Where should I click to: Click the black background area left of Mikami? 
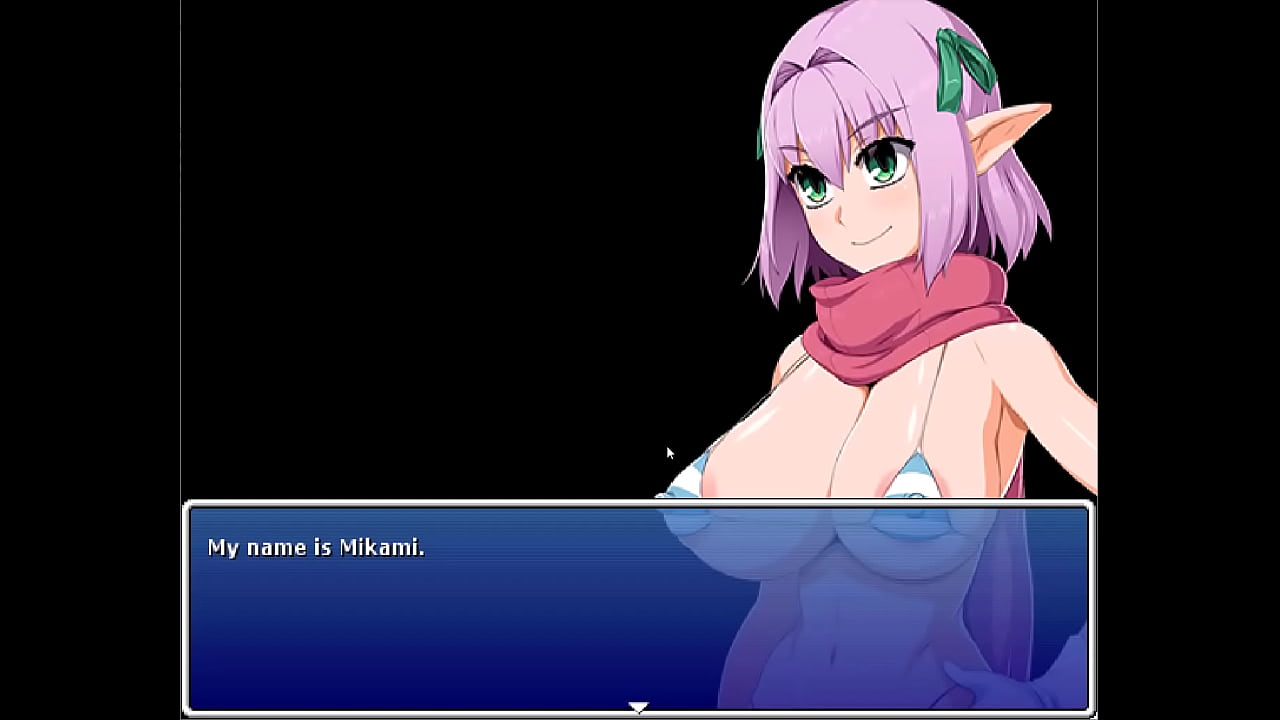(400, 250)
